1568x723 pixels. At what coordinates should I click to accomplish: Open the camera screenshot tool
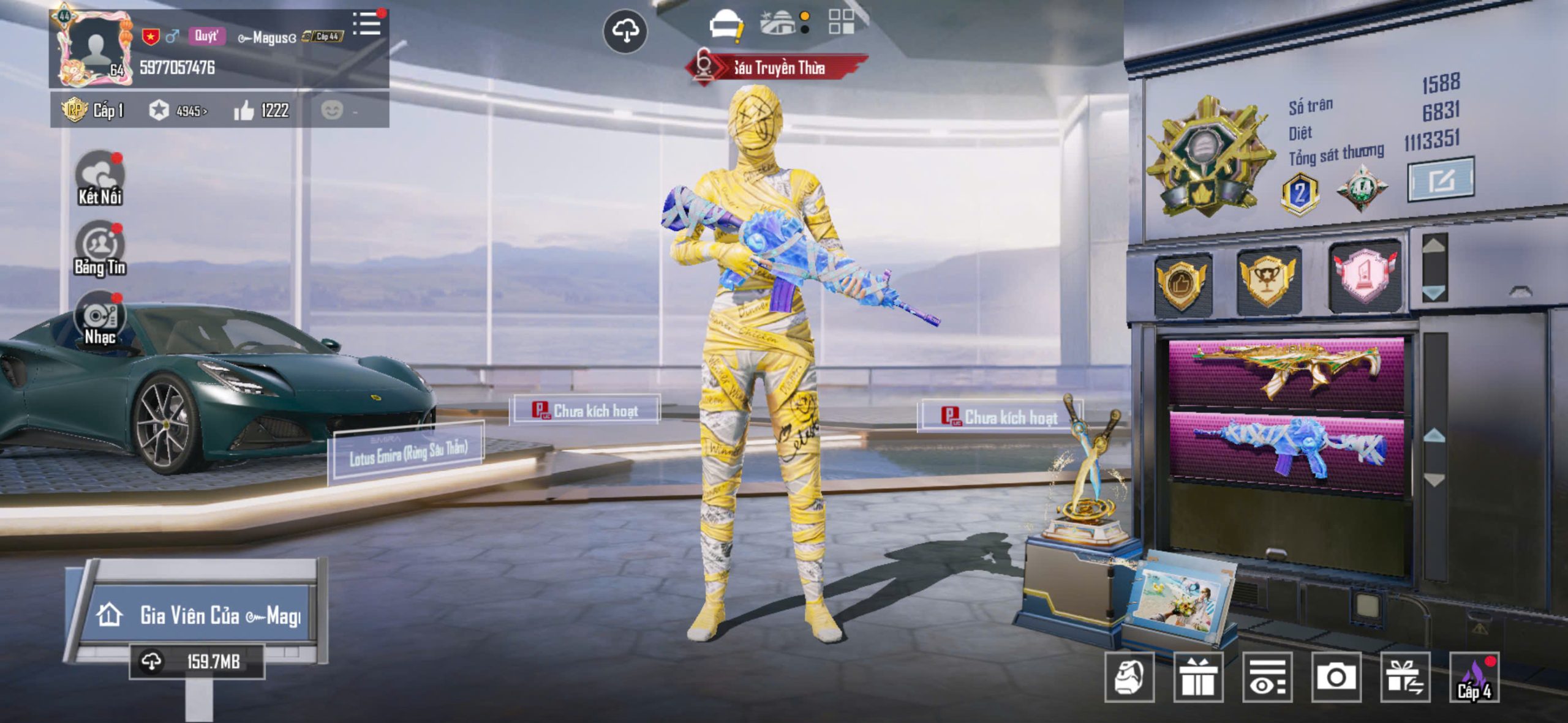(1336, 677)
